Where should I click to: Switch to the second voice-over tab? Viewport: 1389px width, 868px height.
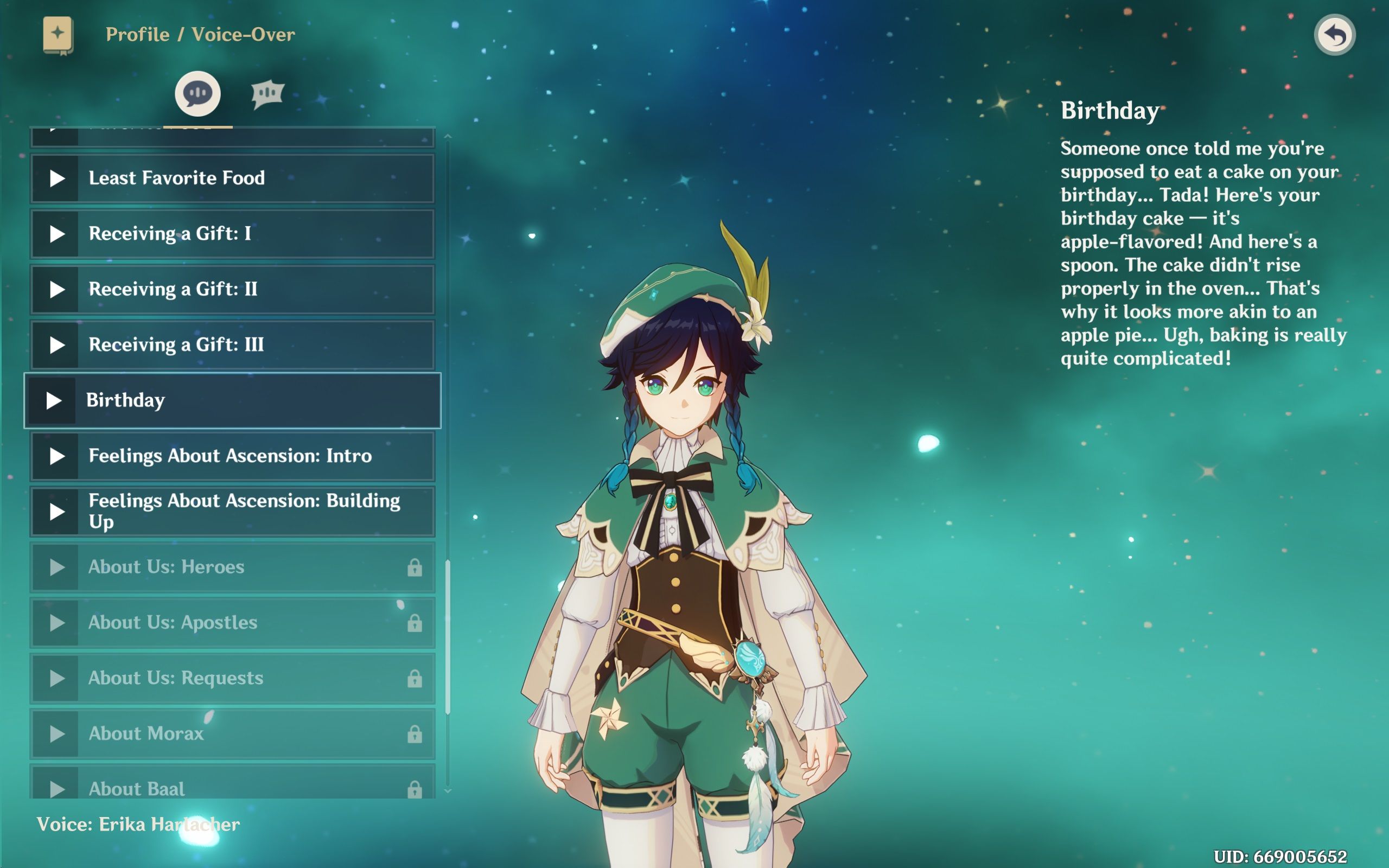267,93
